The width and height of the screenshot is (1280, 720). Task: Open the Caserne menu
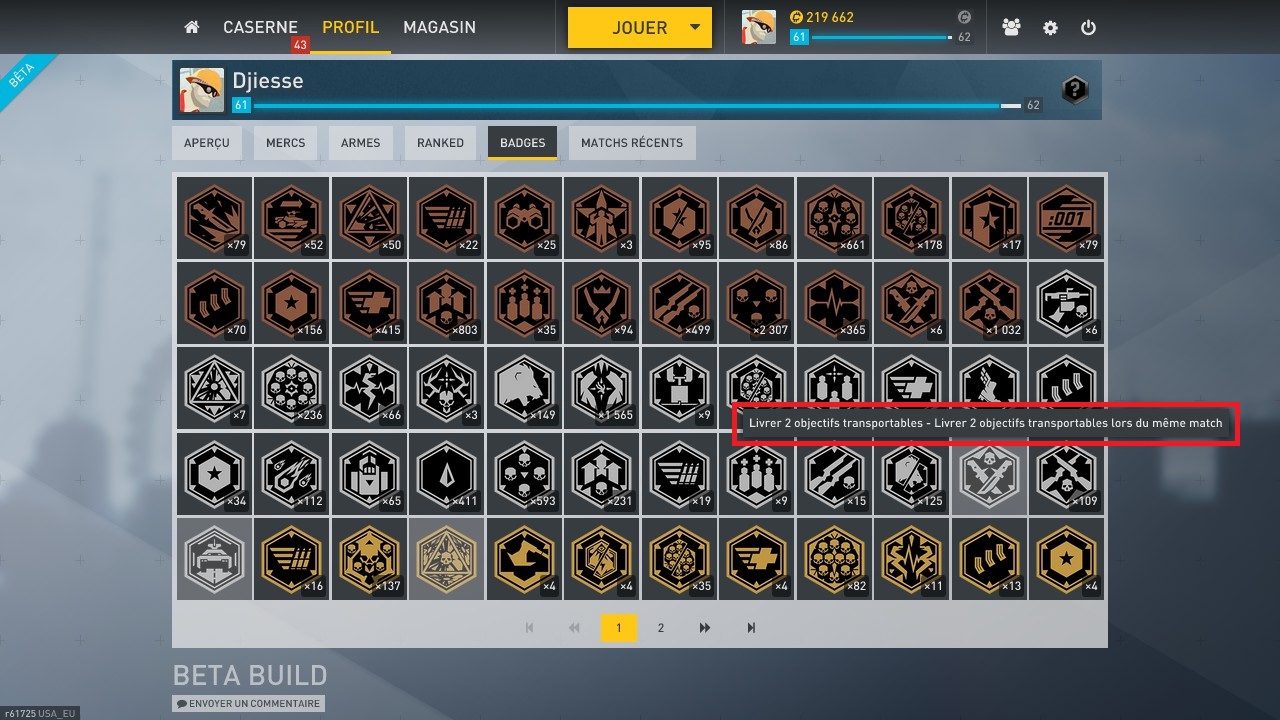coord(260,28)
